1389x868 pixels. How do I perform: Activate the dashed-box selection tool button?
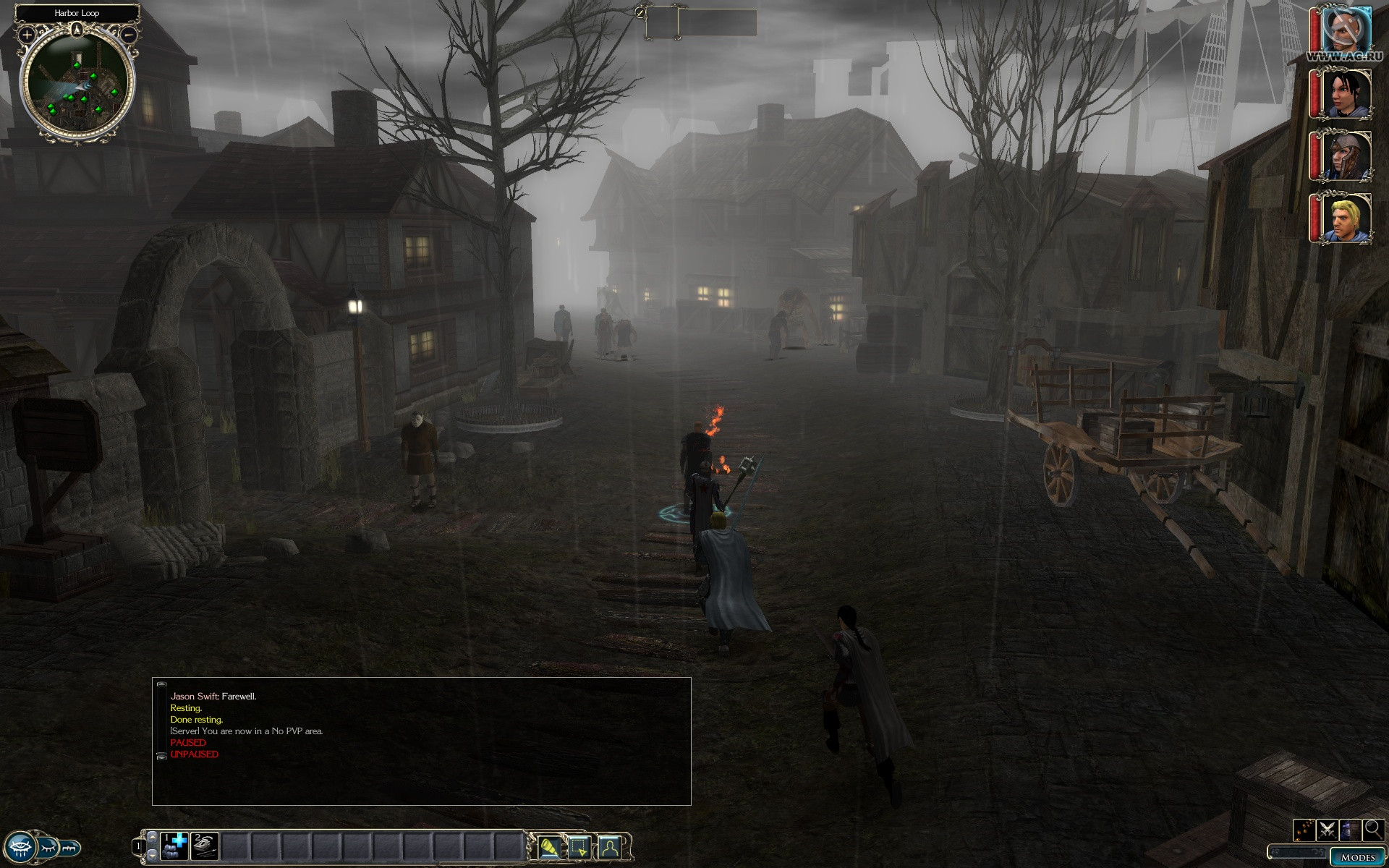[x=579, y=846]
